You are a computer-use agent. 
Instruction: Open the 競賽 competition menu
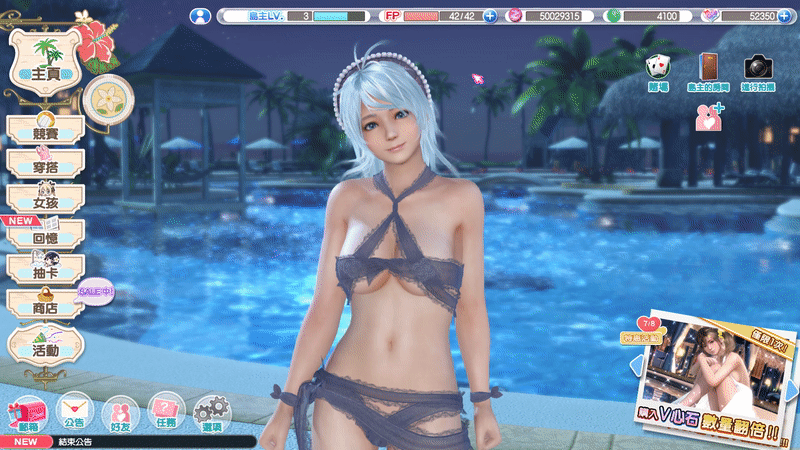pos(45,129)
